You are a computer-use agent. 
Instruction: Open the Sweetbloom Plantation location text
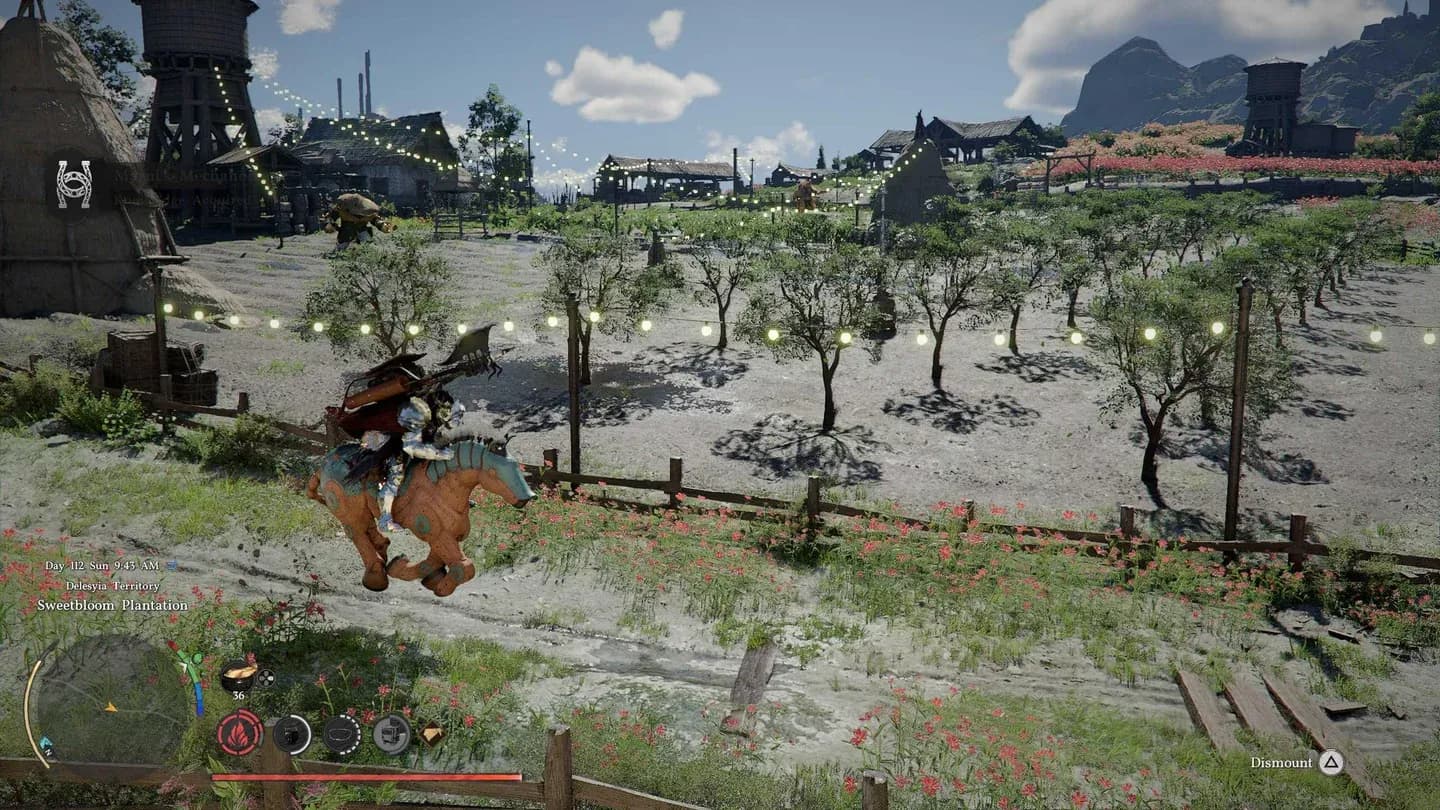[111, 604]
